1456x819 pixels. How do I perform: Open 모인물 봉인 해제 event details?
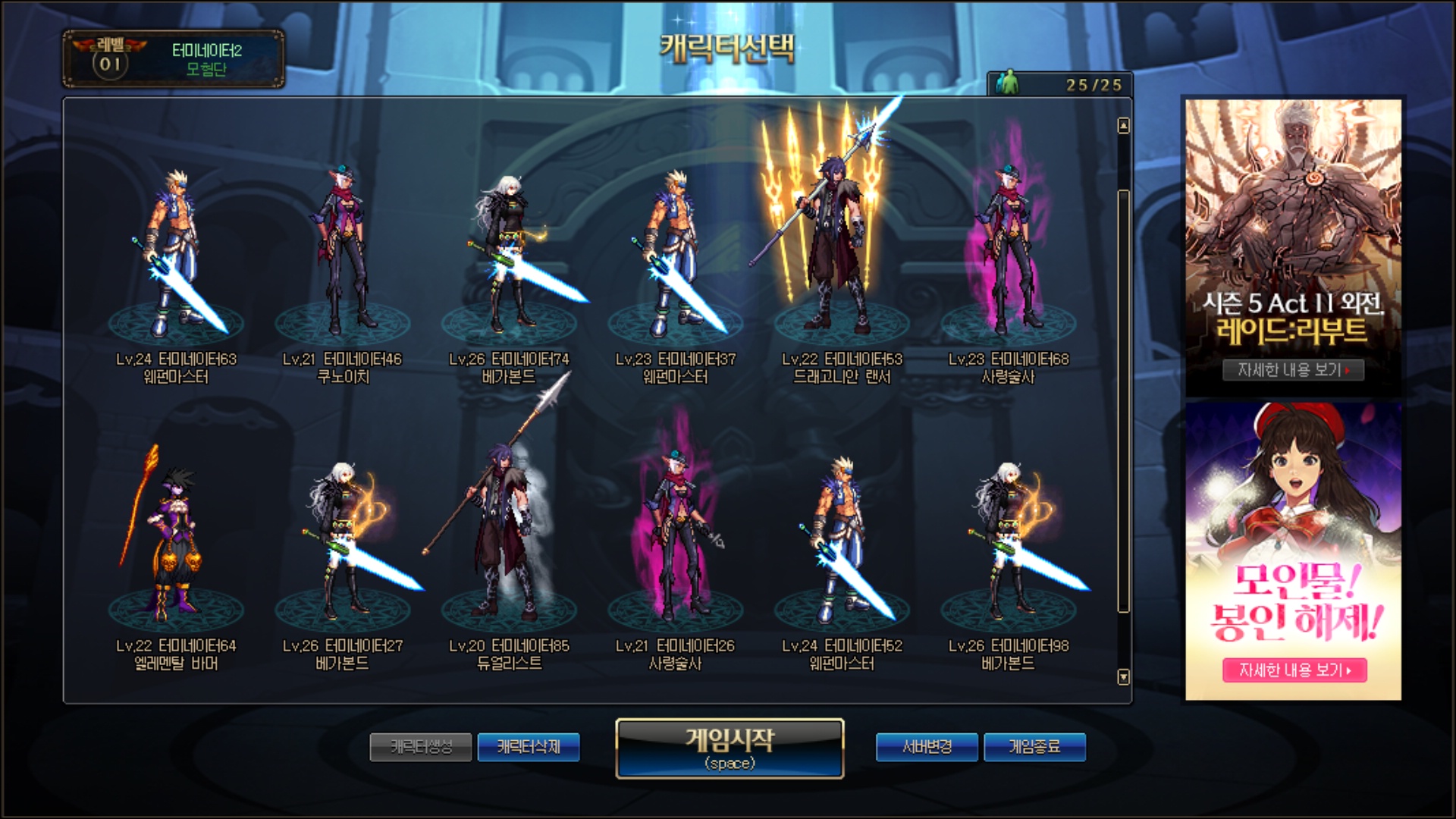[x=1294, y=670]
